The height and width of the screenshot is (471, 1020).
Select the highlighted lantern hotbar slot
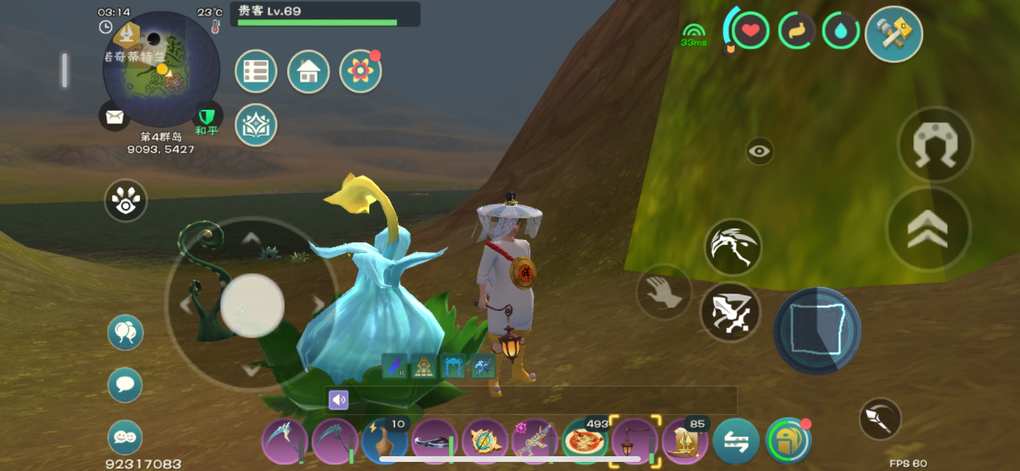click(634, 440)
